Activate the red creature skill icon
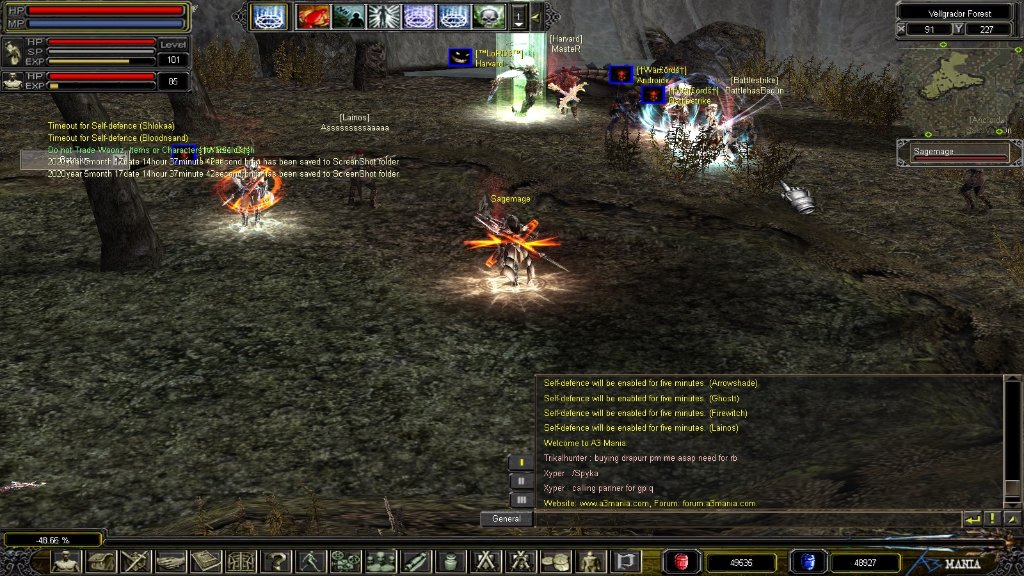1024x576 pixels. pos(313,16)
